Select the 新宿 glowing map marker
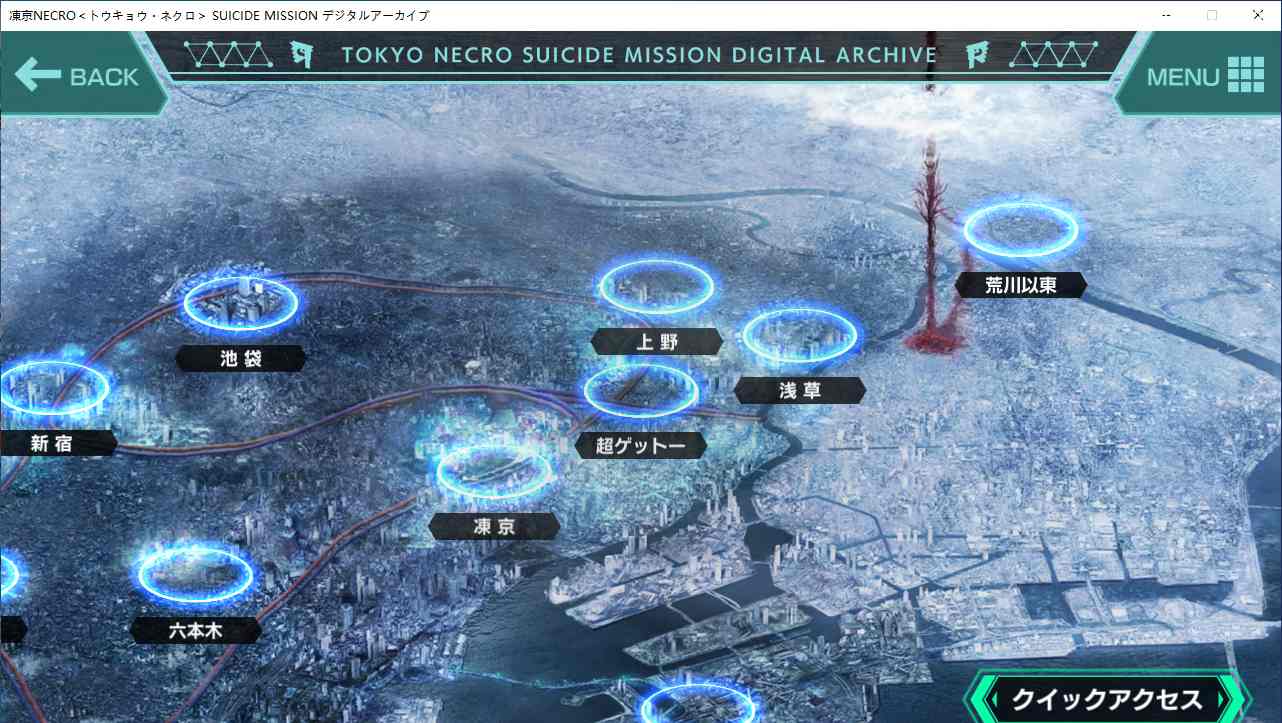 click(55, 390)
